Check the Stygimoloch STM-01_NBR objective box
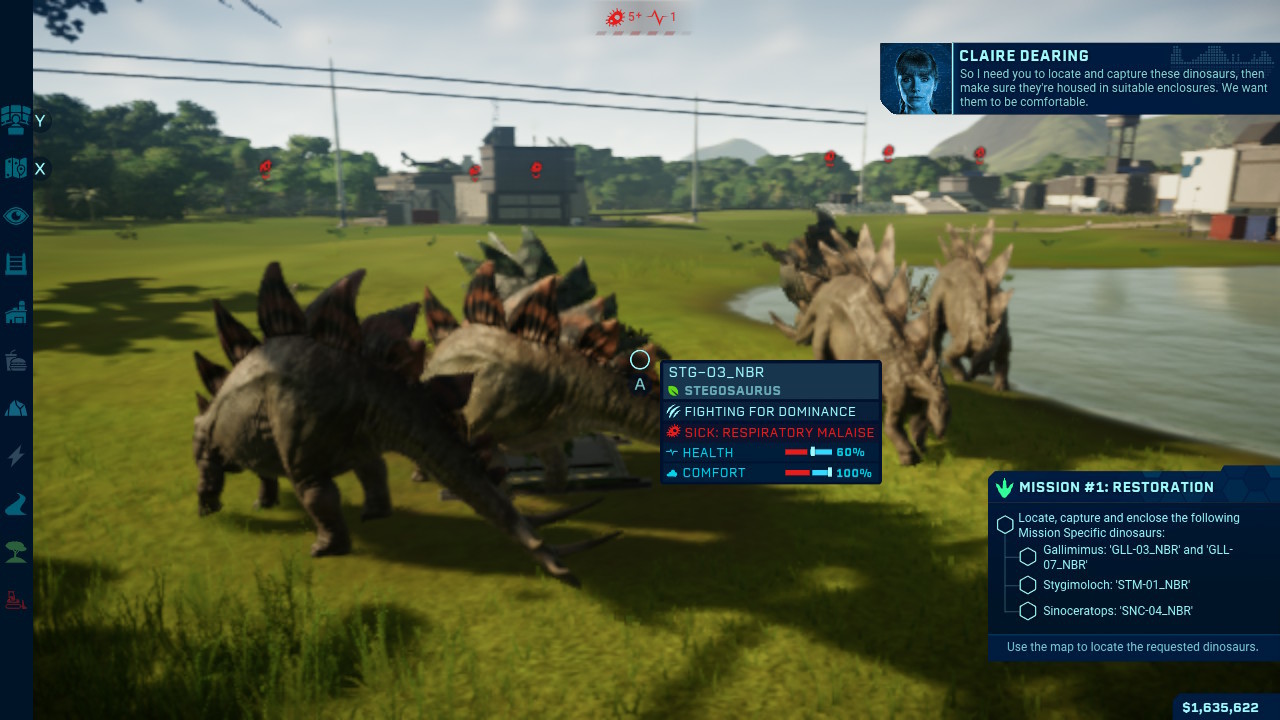 (x=1027, y=585)
